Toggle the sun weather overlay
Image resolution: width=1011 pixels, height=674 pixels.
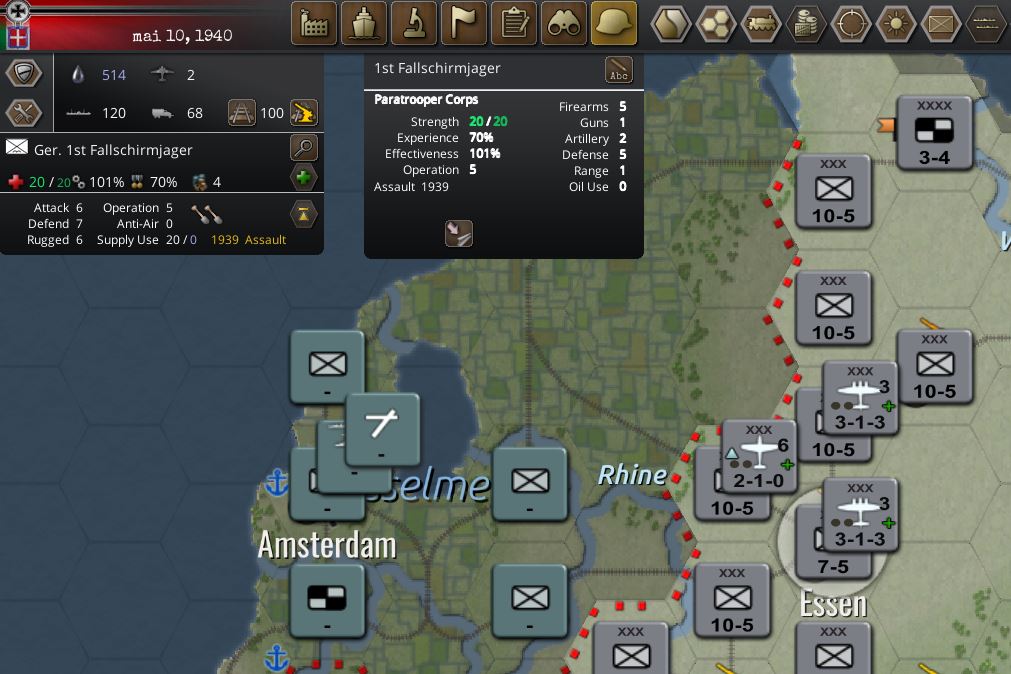(896, 23)
